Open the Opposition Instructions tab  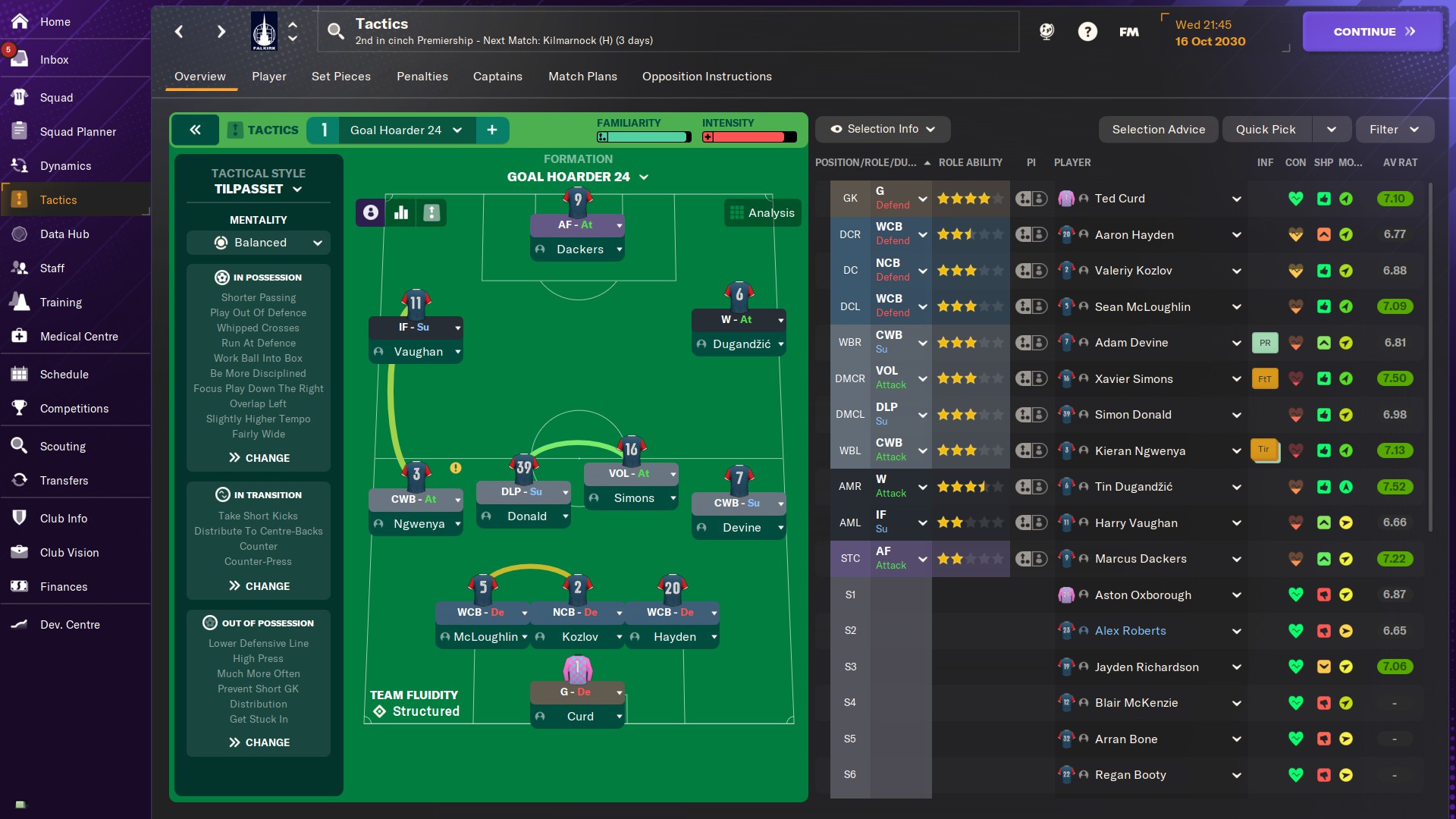pyautogui.click(x=706, y=77)
